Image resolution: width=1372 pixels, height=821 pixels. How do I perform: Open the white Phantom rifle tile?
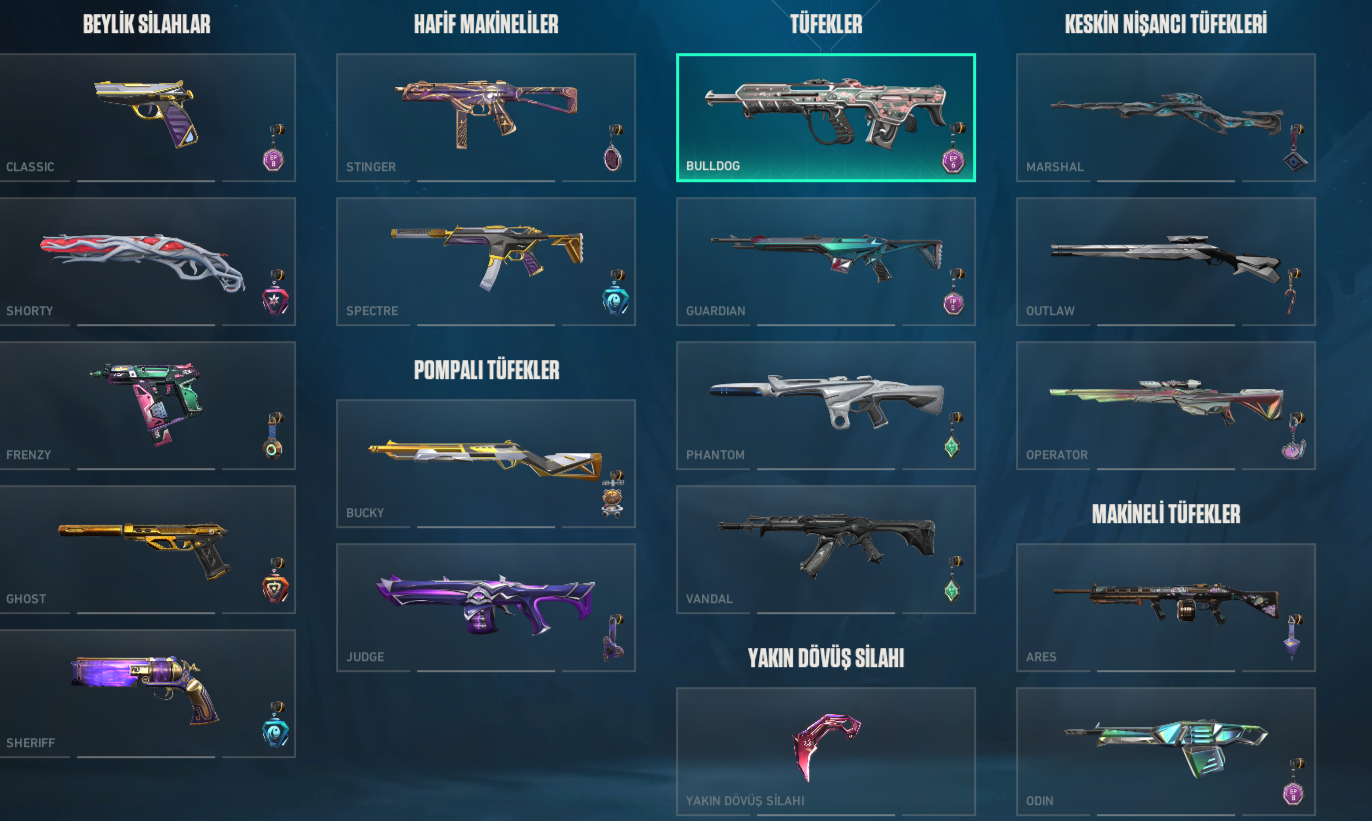pos(826,404)
